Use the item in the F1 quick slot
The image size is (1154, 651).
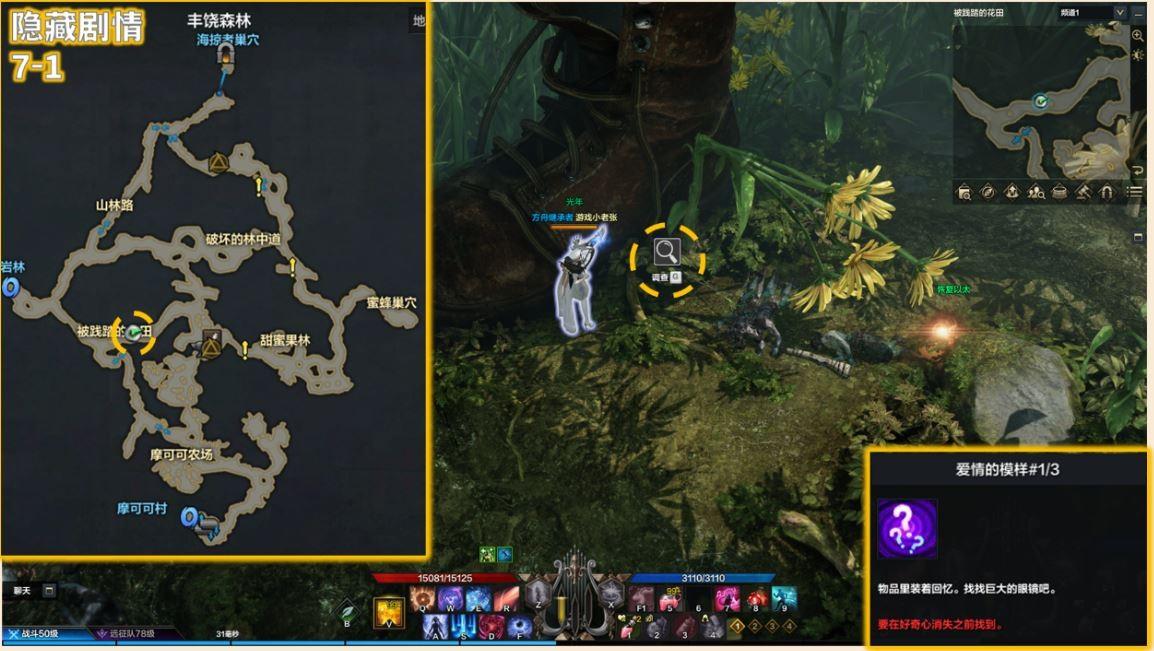643,600
